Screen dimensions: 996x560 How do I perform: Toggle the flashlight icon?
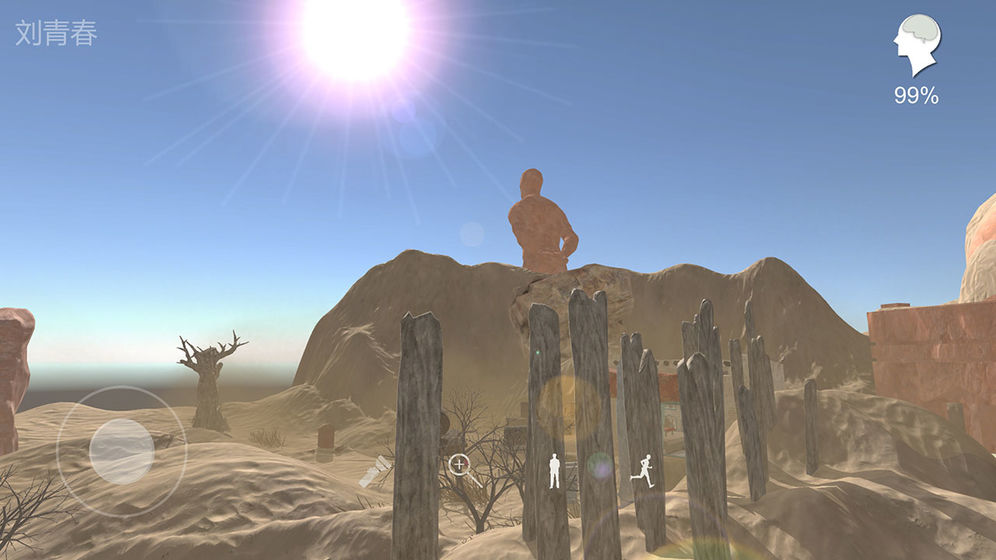pos(376,471)
